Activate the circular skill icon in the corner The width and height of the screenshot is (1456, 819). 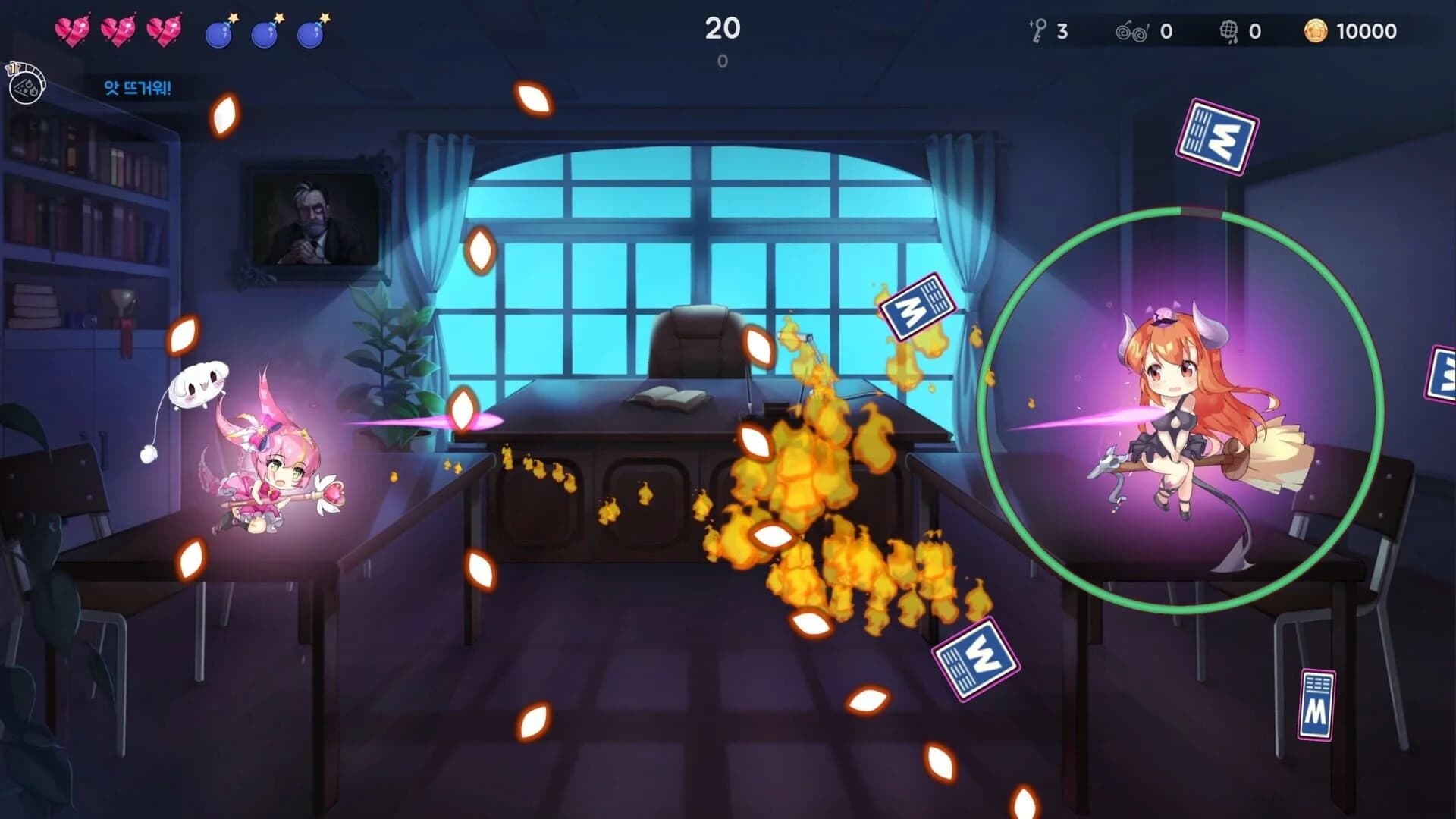pos(25,88)
